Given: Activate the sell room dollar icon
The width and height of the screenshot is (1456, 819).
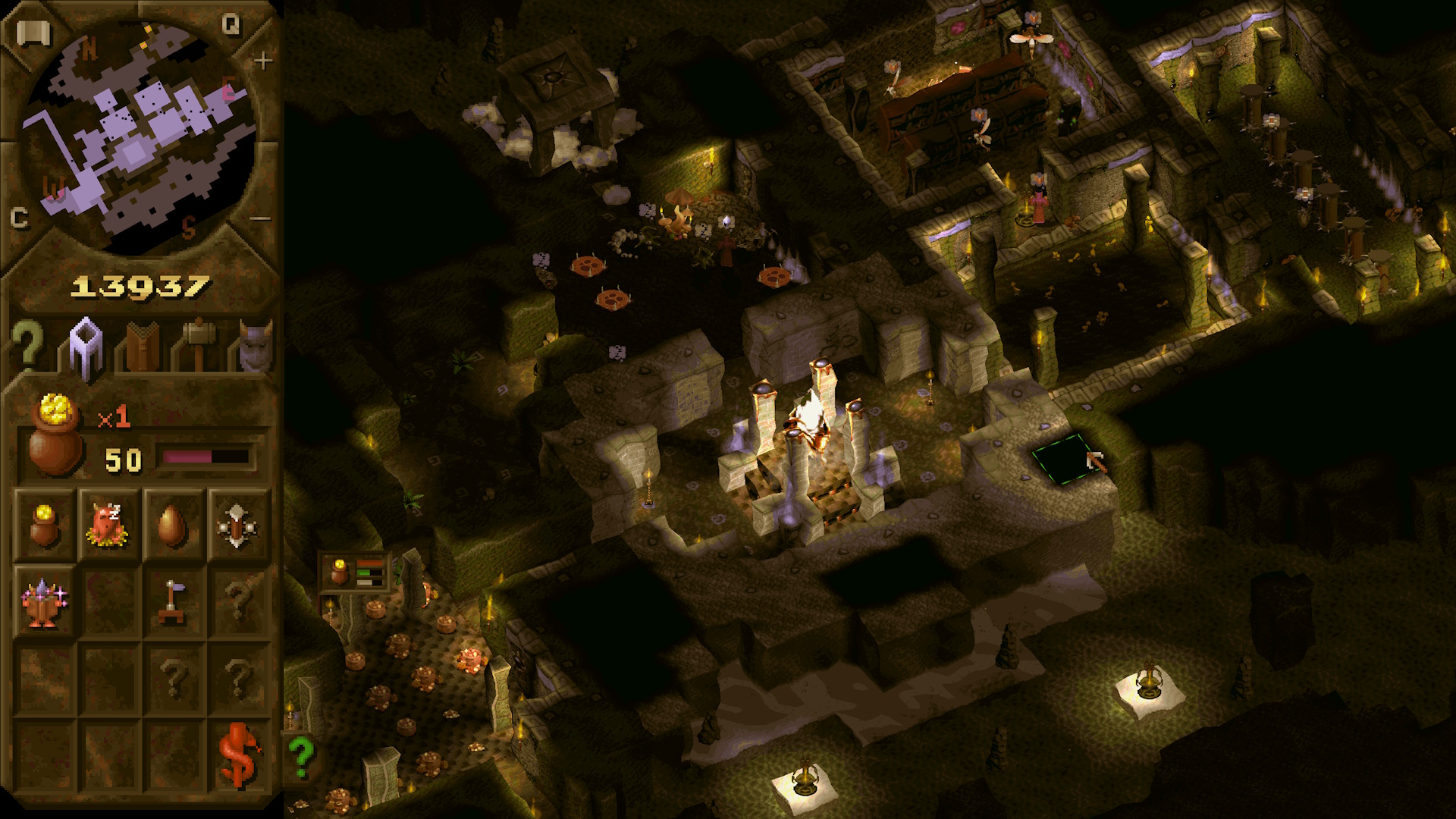Looking at the screenshot, I should point(238,755).
